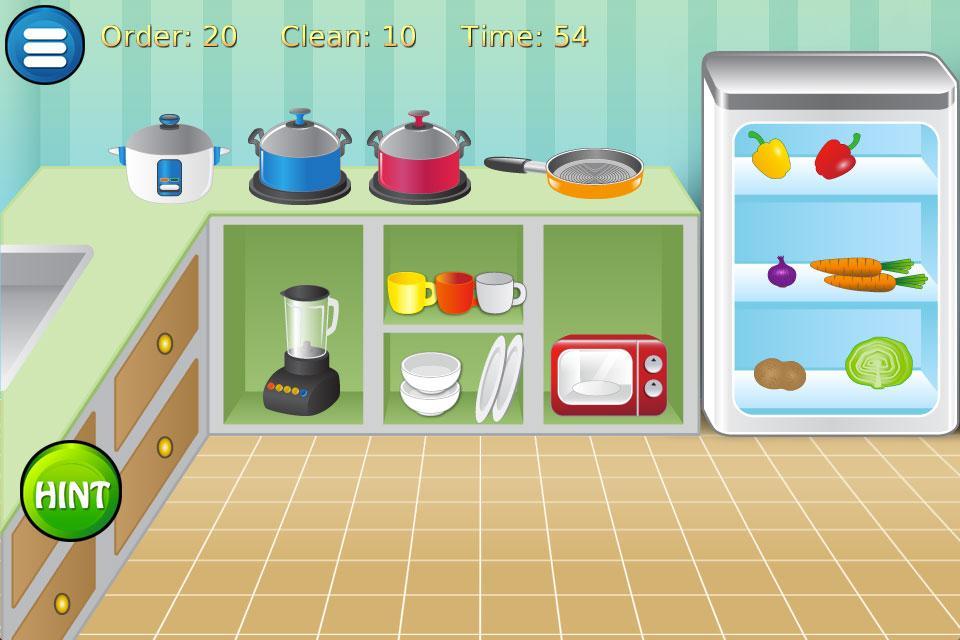Select the blender in the cabinet

pos(304,350)
